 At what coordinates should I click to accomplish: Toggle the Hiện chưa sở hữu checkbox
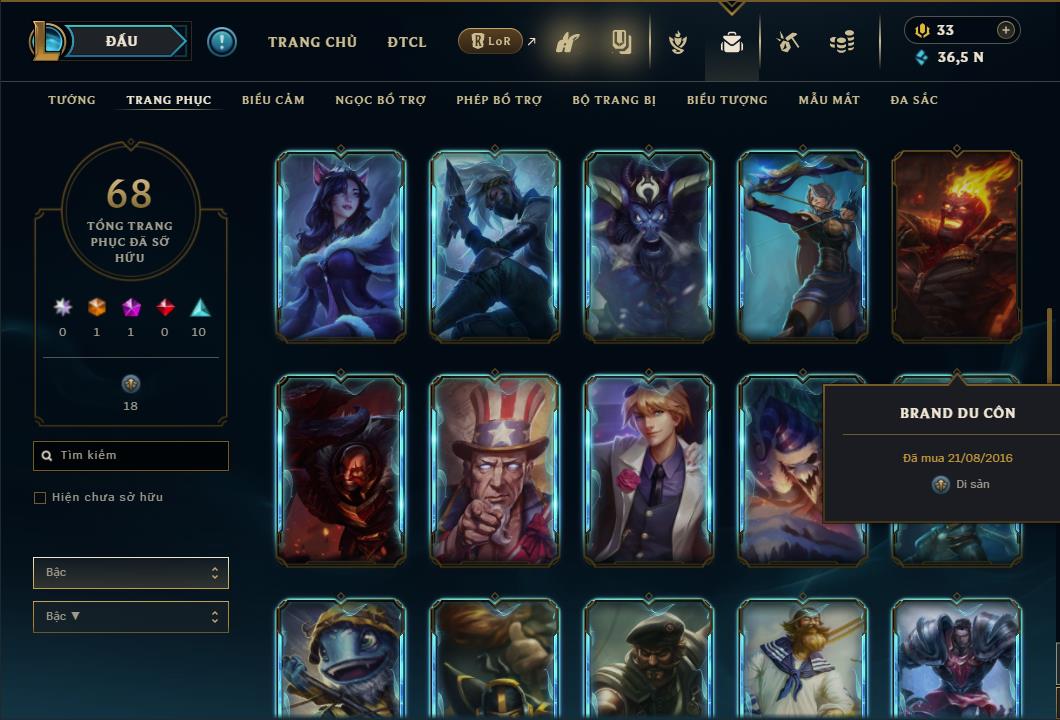[x=40, y=498]
